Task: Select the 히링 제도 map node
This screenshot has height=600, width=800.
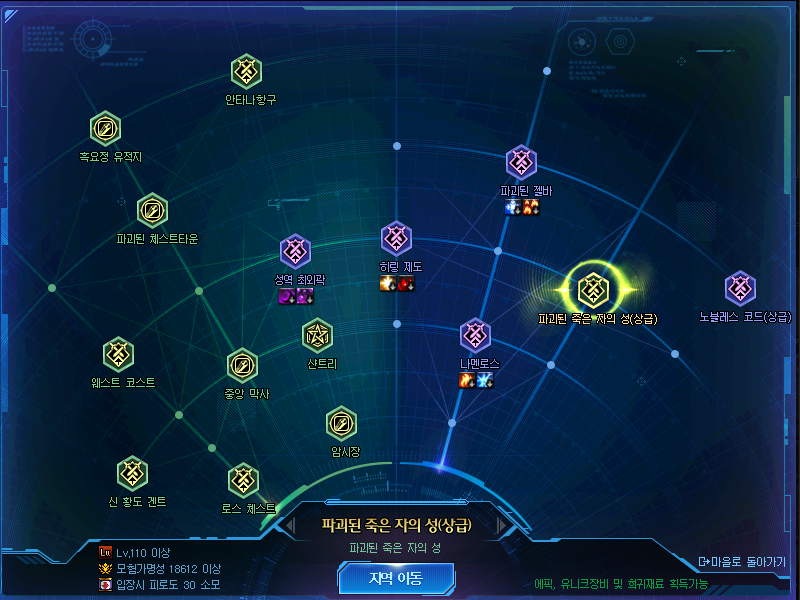Action: (397, 238)
